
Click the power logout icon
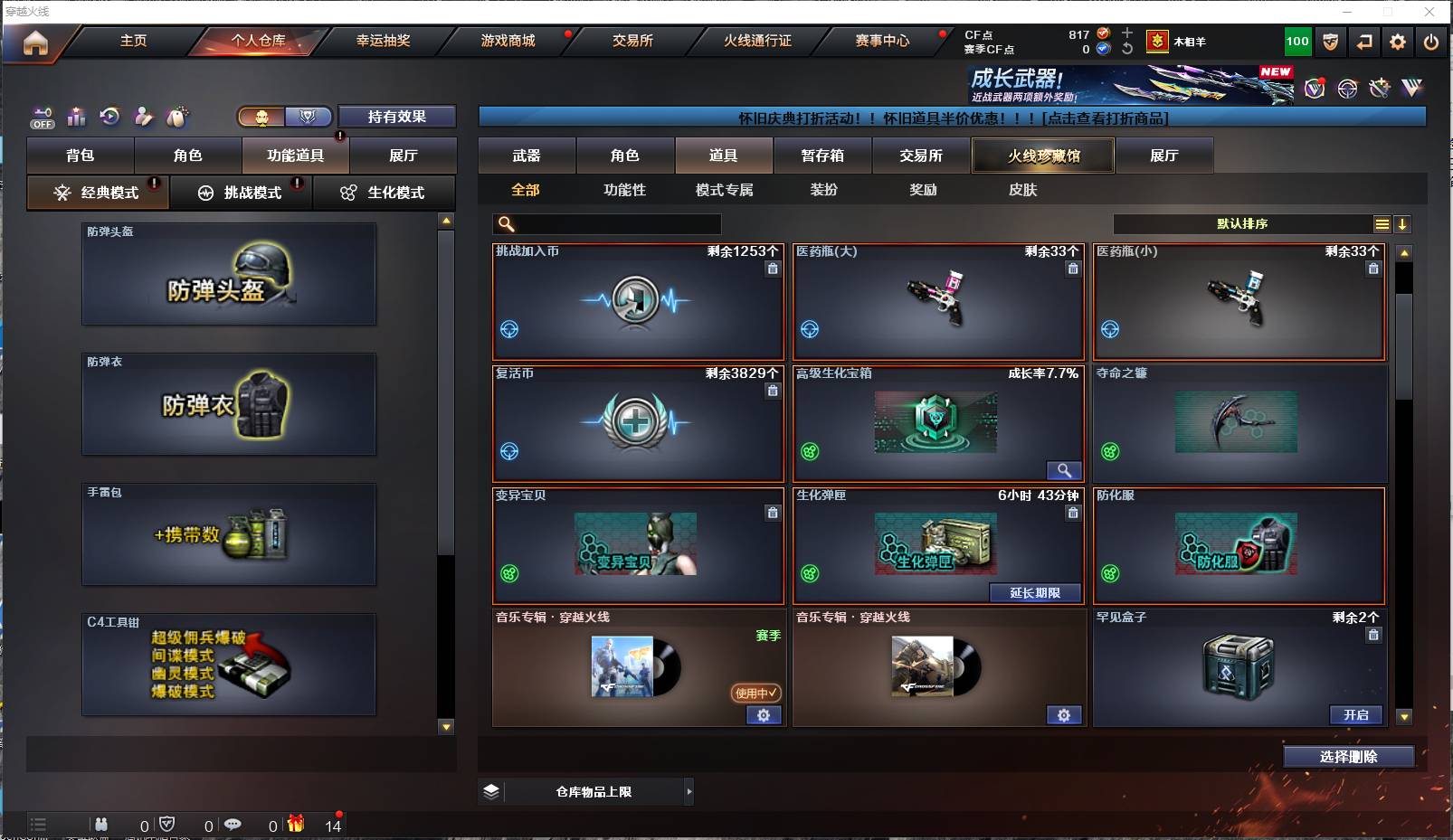[x=1430, y=41]
